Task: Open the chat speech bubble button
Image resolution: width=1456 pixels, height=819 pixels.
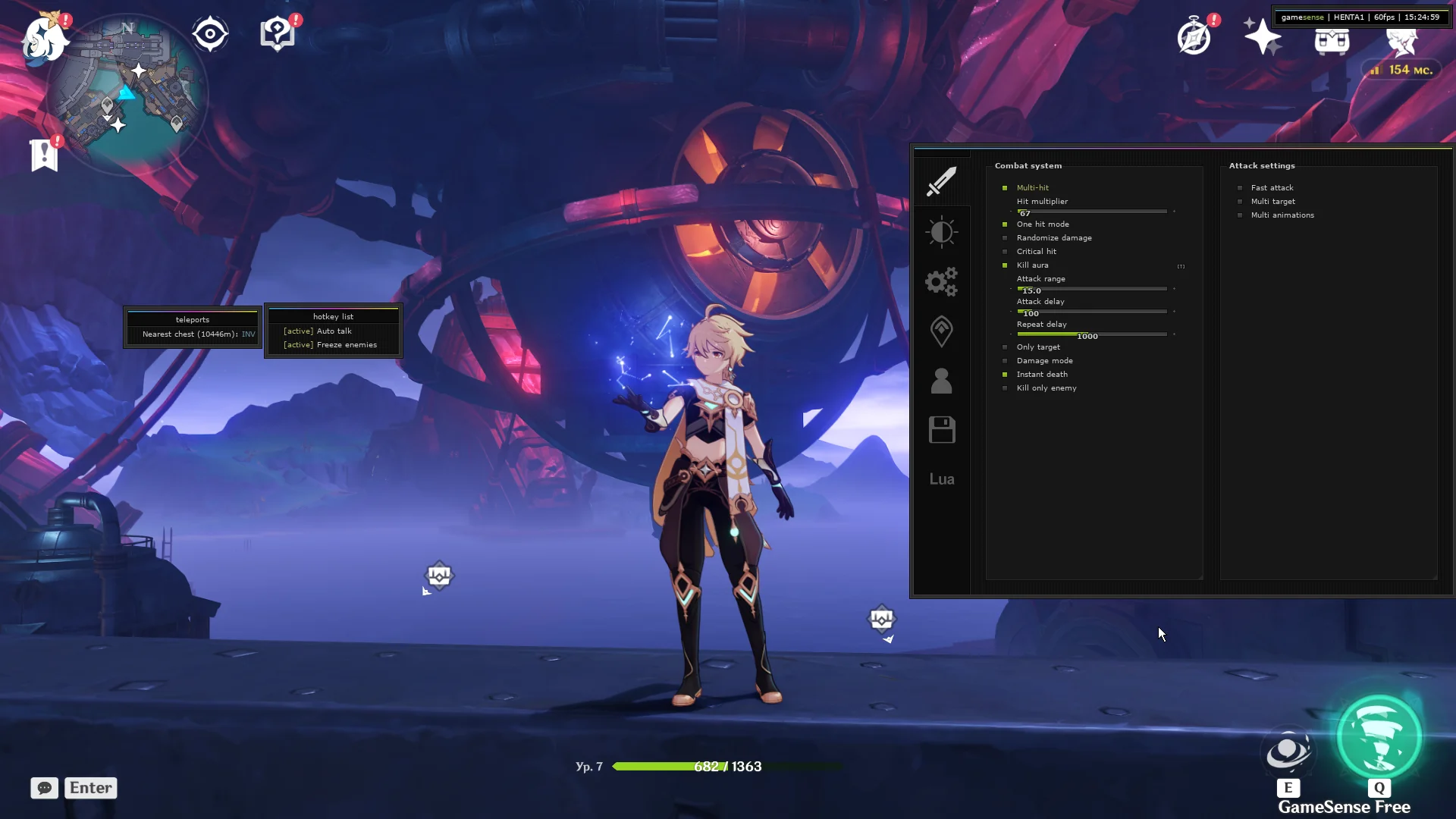Action: coord(45,788)
